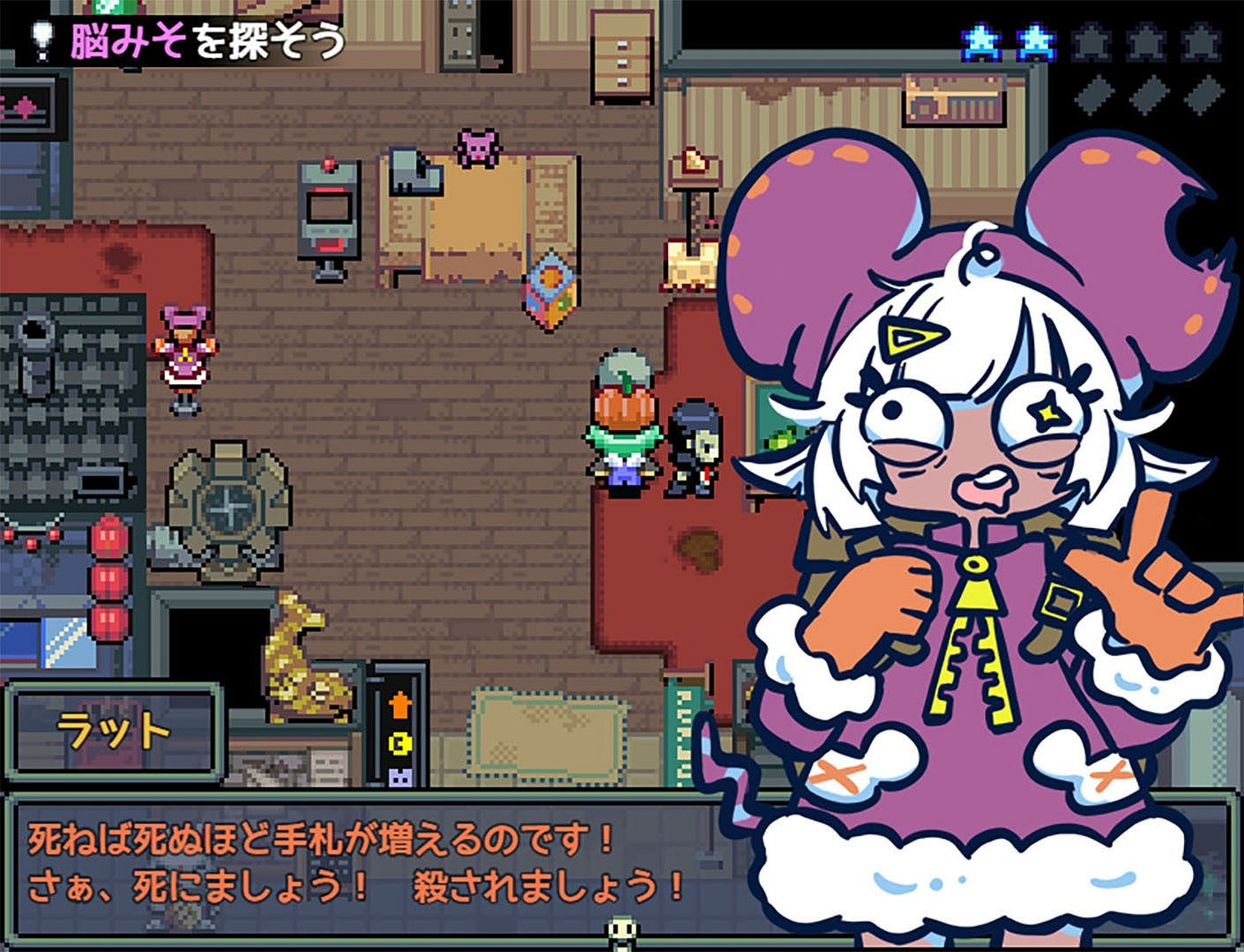Select the yellow coin icon on the vending sign
The image size is (1244, 952).
[x=399, y=743]
